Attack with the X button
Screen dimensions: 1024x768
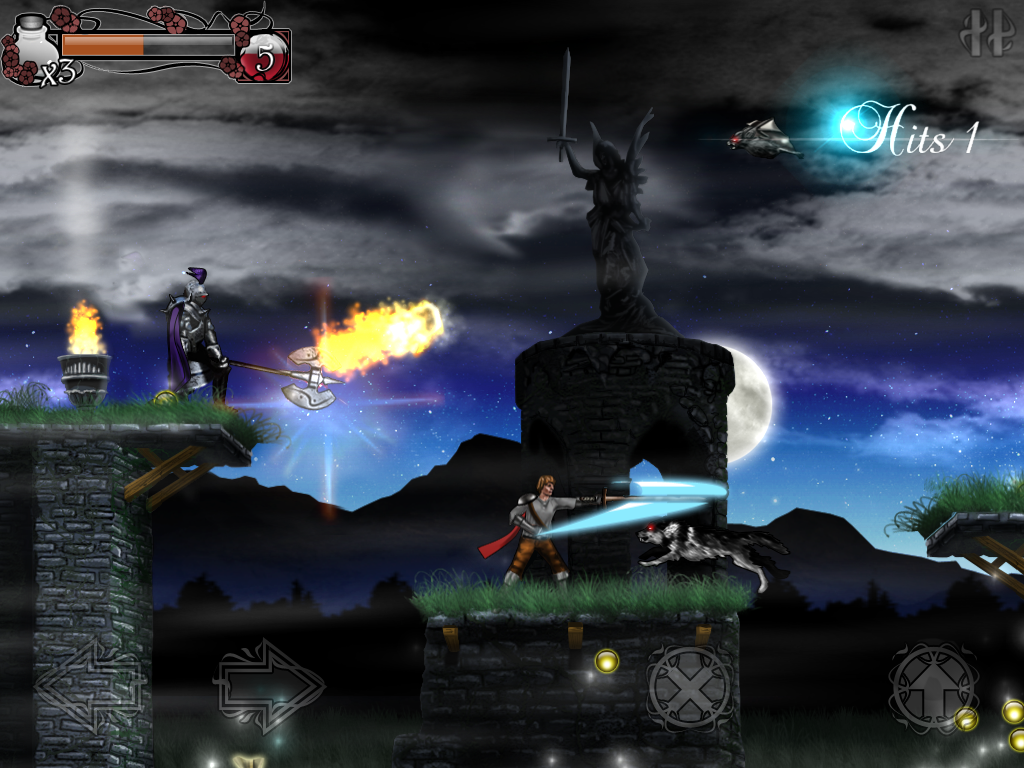pyautogui.click(x=689, y=687)
